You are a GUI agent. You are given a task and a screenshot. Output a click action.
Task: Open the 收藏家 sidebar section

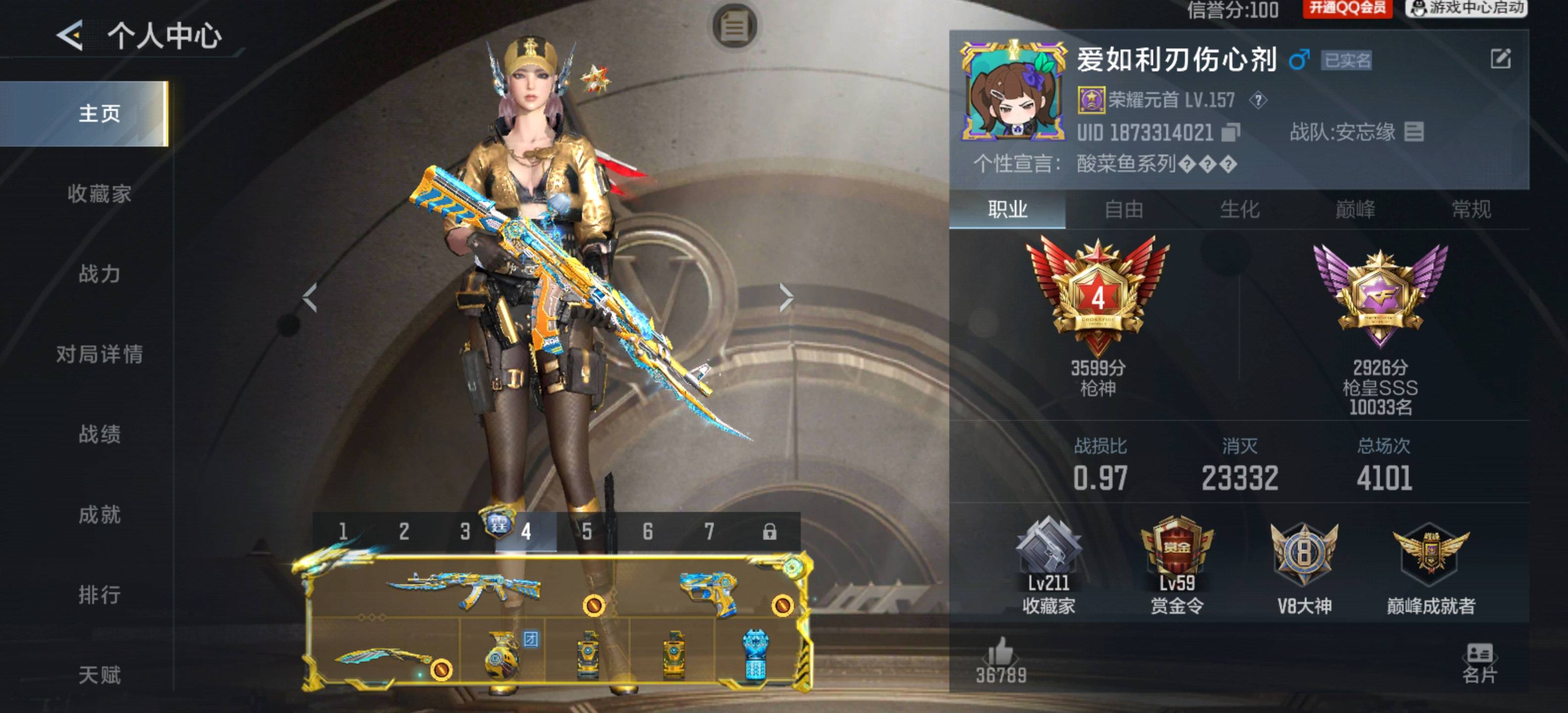tap(99, 194)
